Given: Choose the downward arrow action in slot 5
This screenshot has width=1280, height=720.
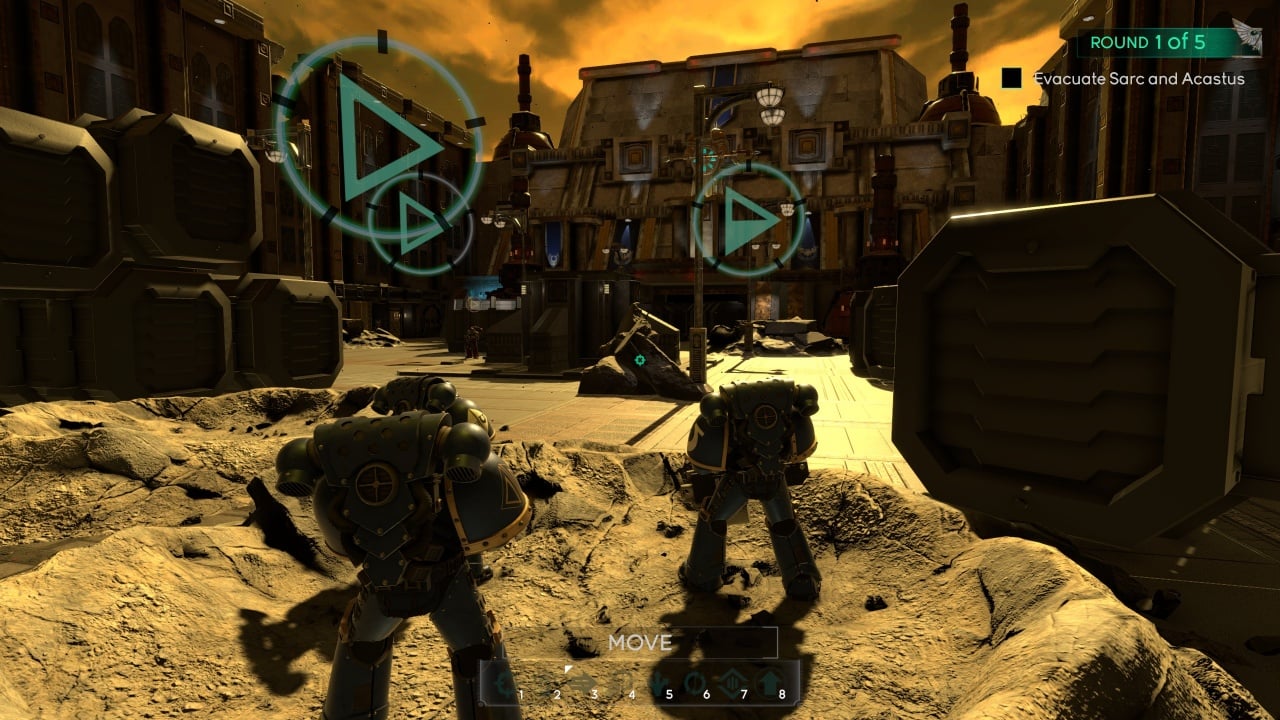Looking at the screenshot, I should coord(658,684).
